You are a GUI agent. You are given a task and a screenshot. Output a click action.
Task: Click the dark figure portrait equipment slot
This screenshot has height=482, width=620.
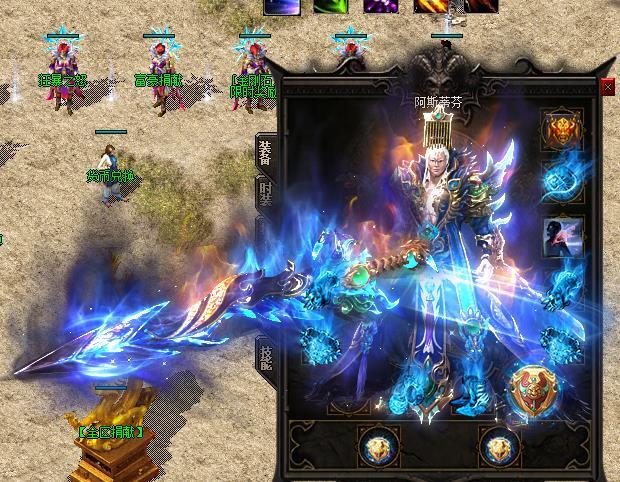tap(561, 236)
